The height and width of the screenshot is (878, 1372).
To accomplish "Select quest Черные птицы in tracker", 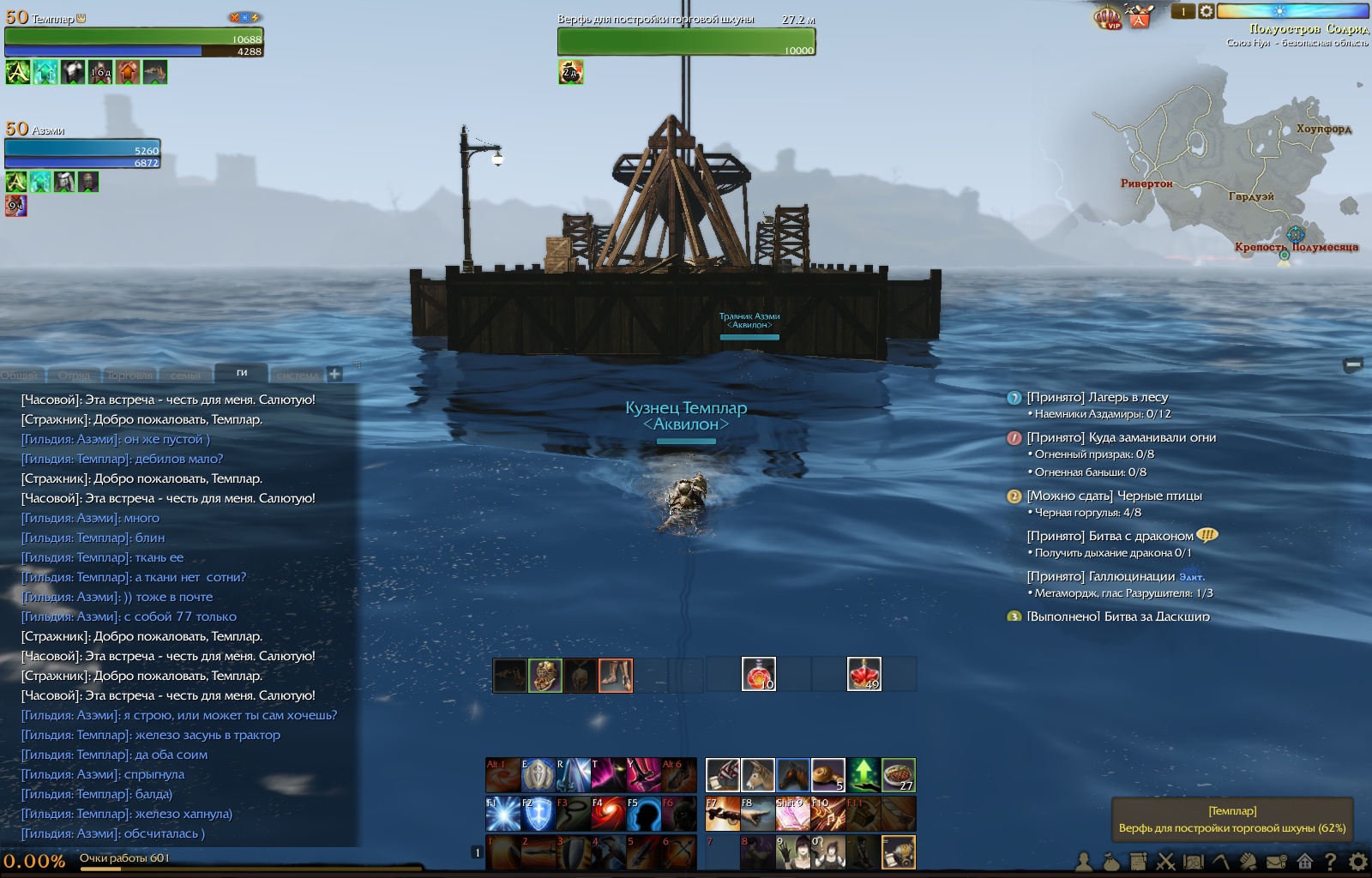I will click(1114, 496).
